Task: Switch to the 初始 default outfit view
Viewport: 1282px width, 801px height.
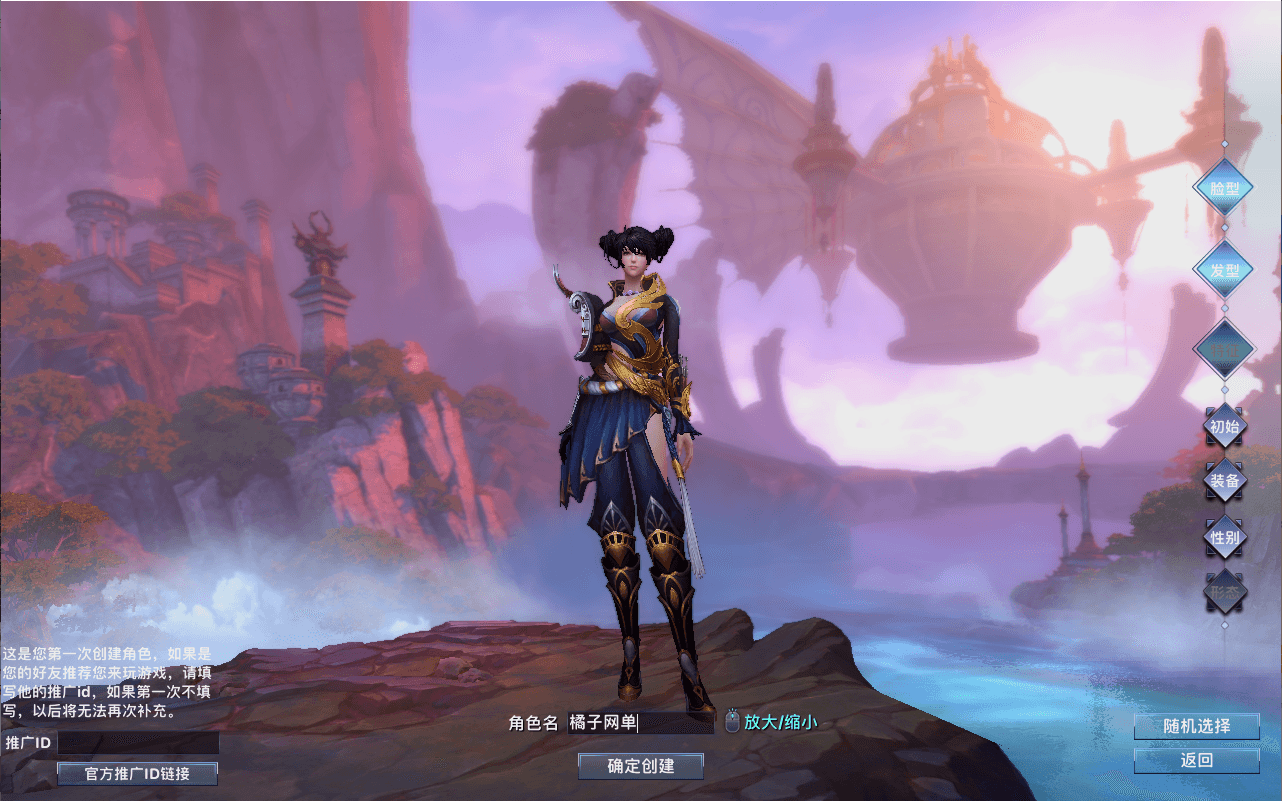Action: click(1224, 427)
